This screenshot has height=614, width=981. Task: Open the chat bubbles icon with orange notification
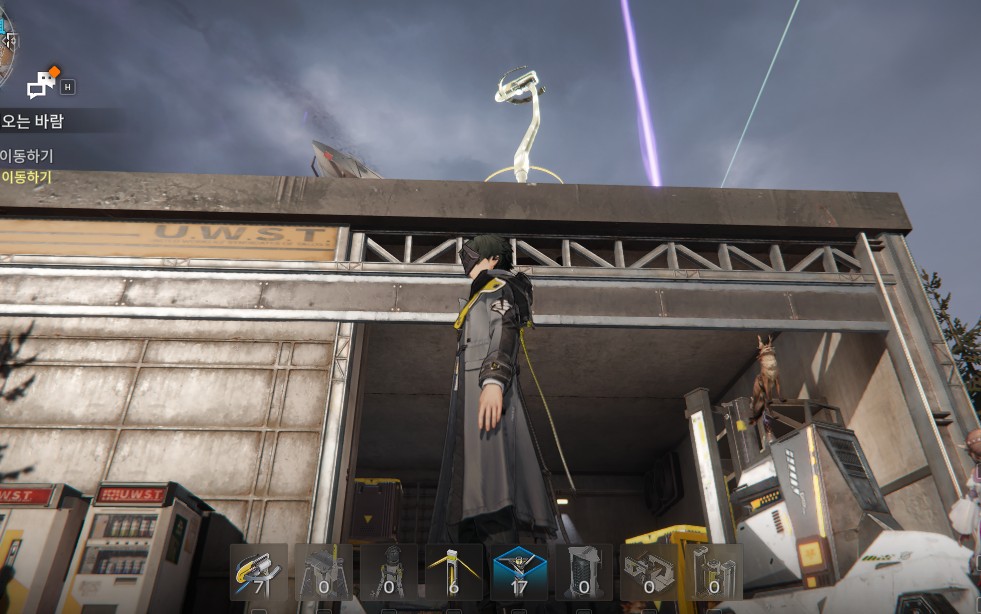point(42,84)
